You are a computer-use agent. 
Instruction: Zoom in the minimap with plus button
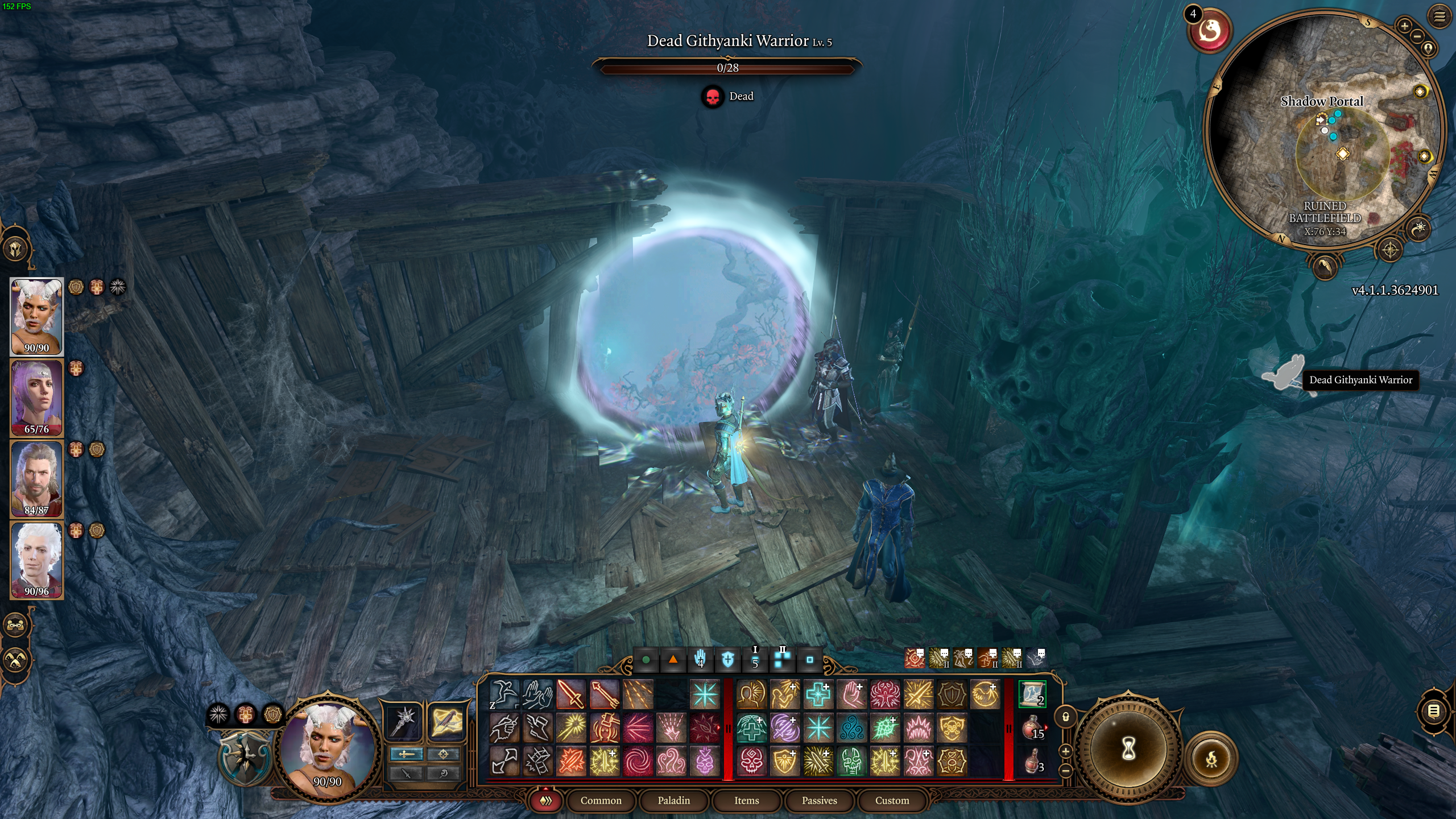click(1404, 26)
